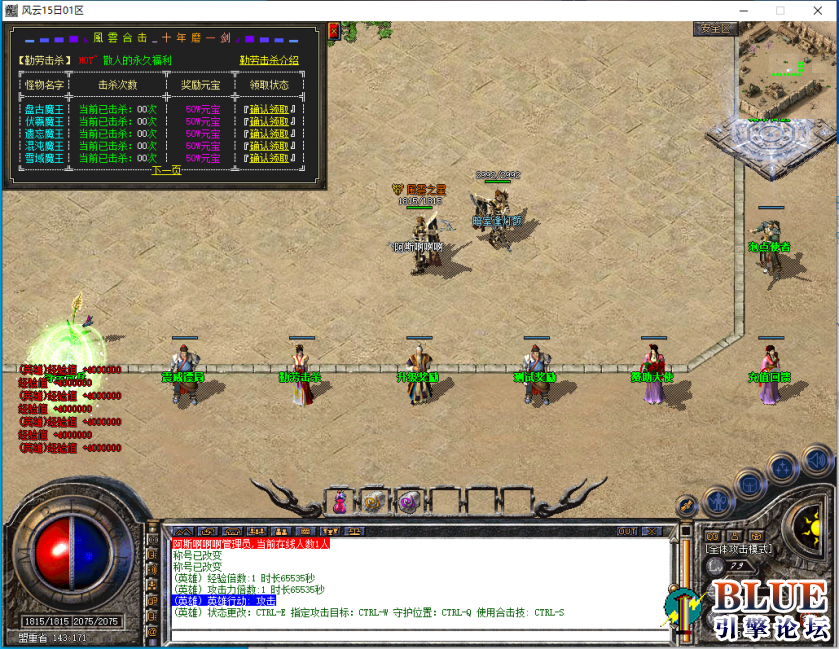Go to the next page with 下一页
Screen dimensions: 839x649
tap(166, 170)
